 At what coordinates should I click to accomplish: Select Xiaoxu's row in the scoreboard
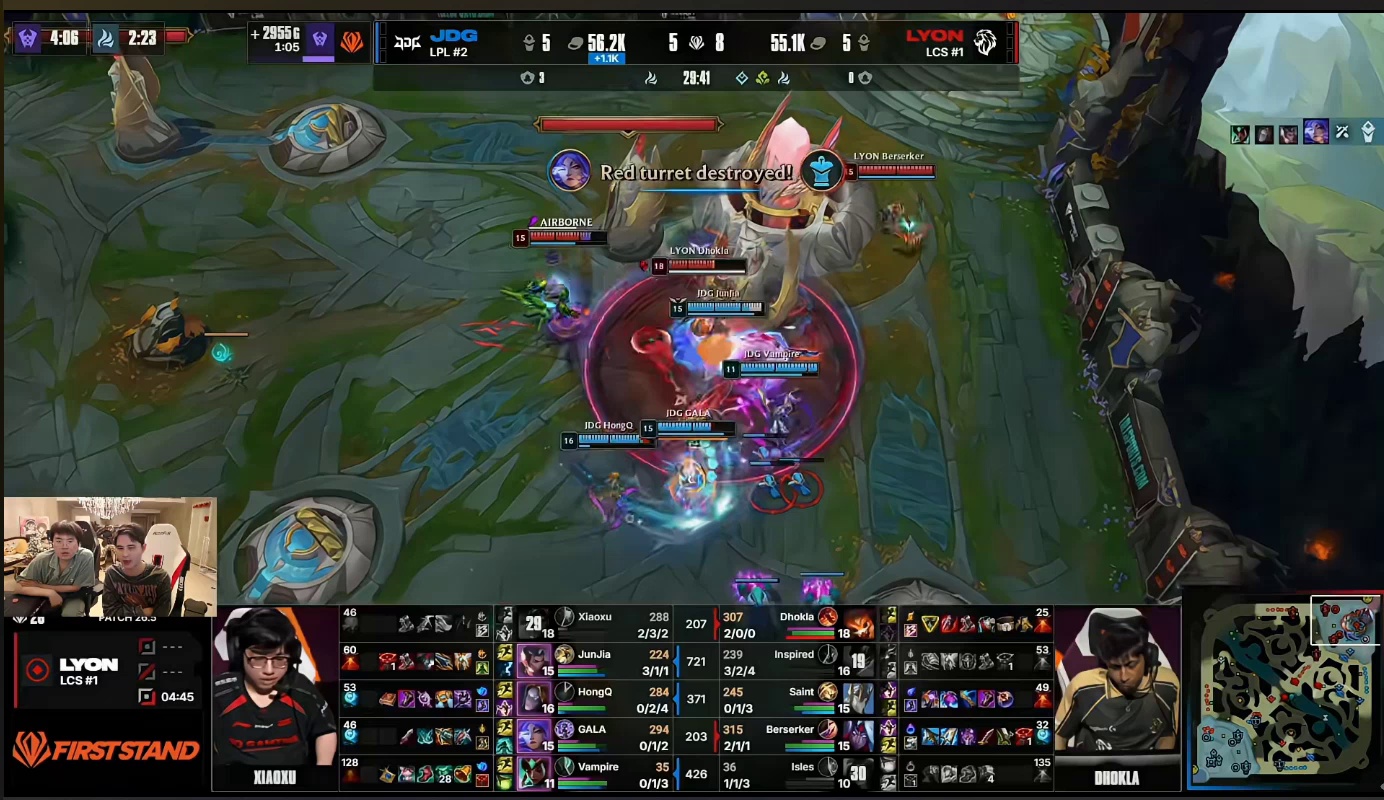[600, 623]
